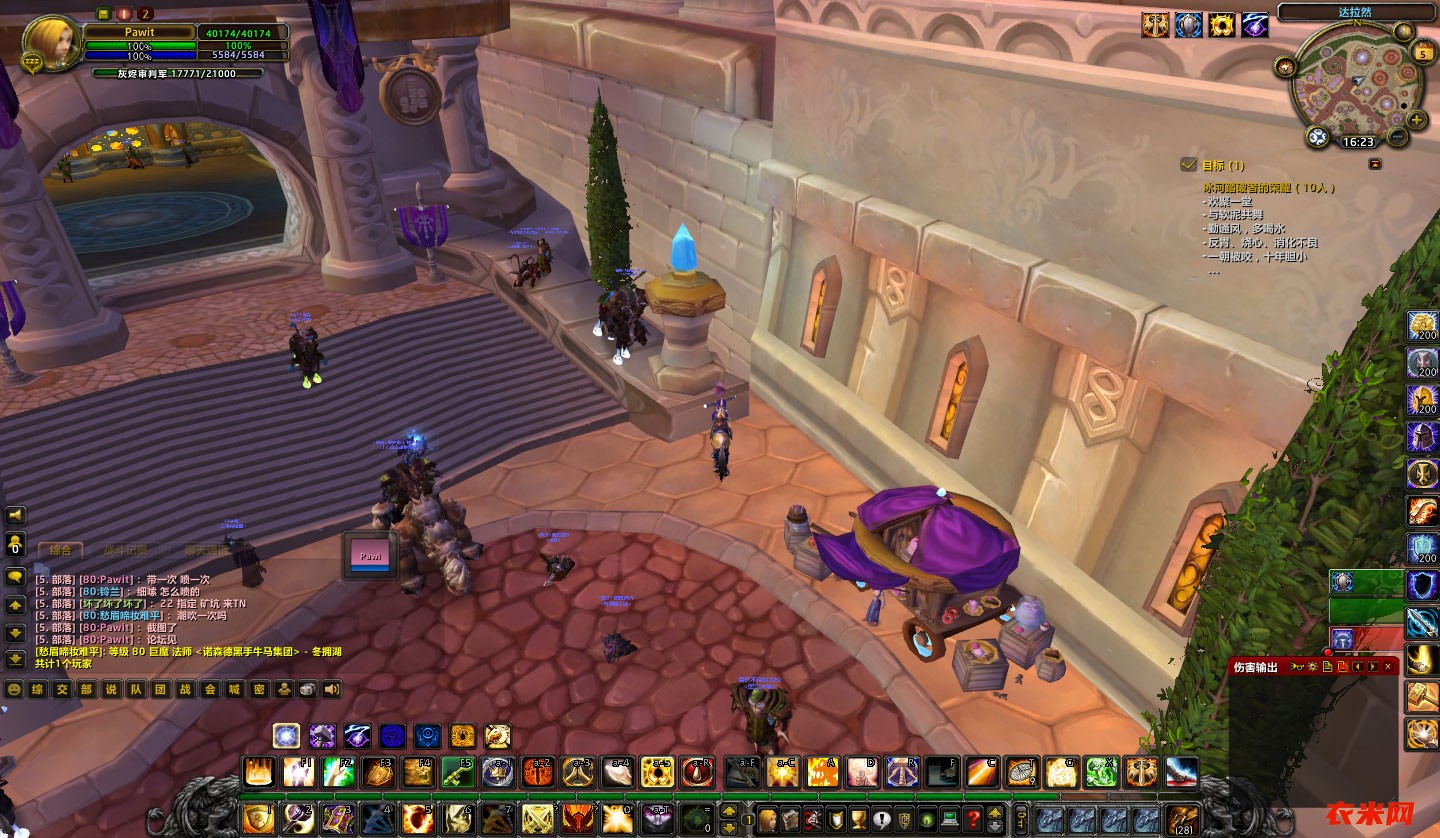Screen dimensions: 1440x838
Task: Use the fiery orb ability on key 5
Action: [x=417, y=819]
